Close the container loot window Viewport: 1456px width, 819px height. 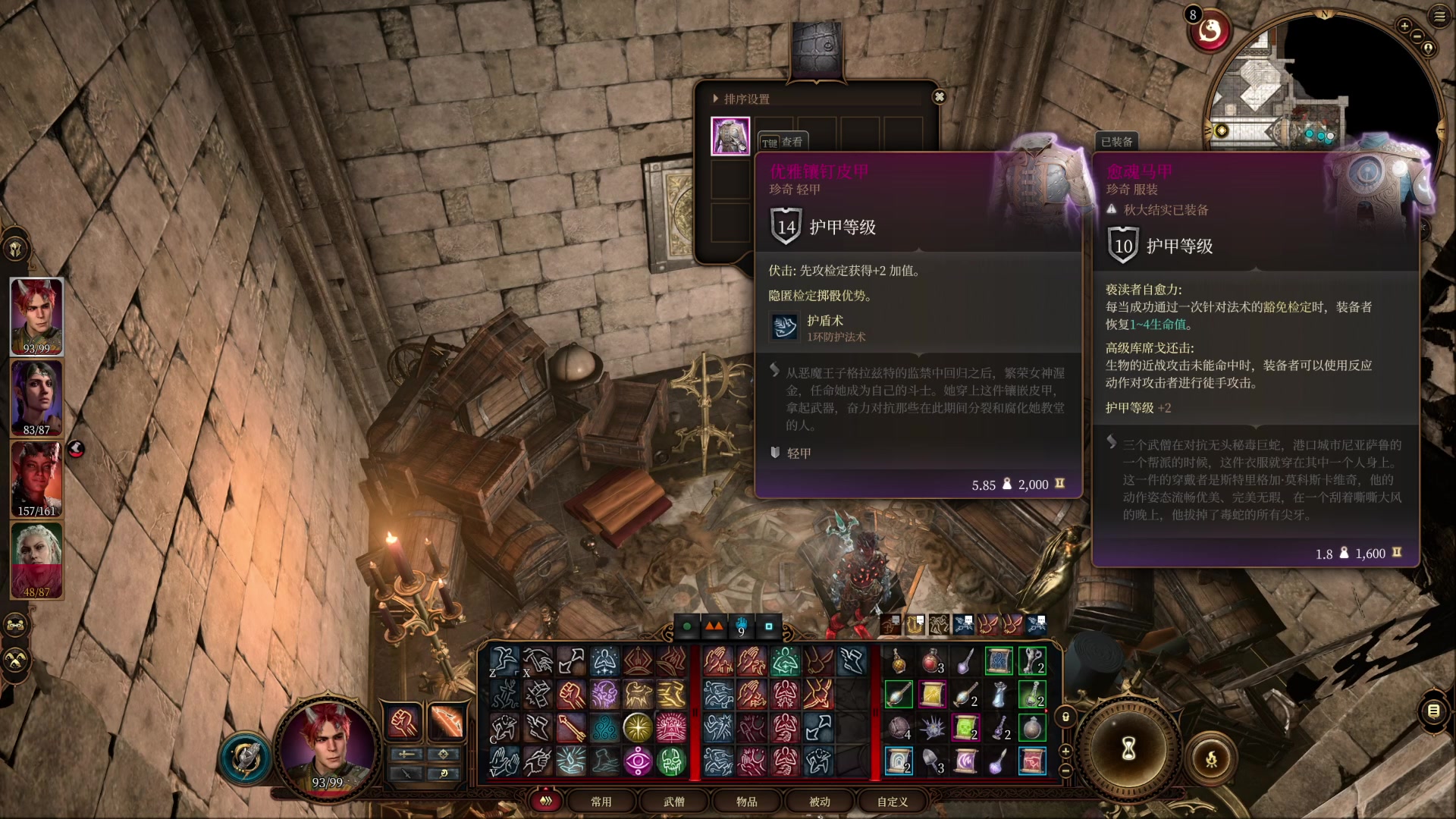(939, 97)
